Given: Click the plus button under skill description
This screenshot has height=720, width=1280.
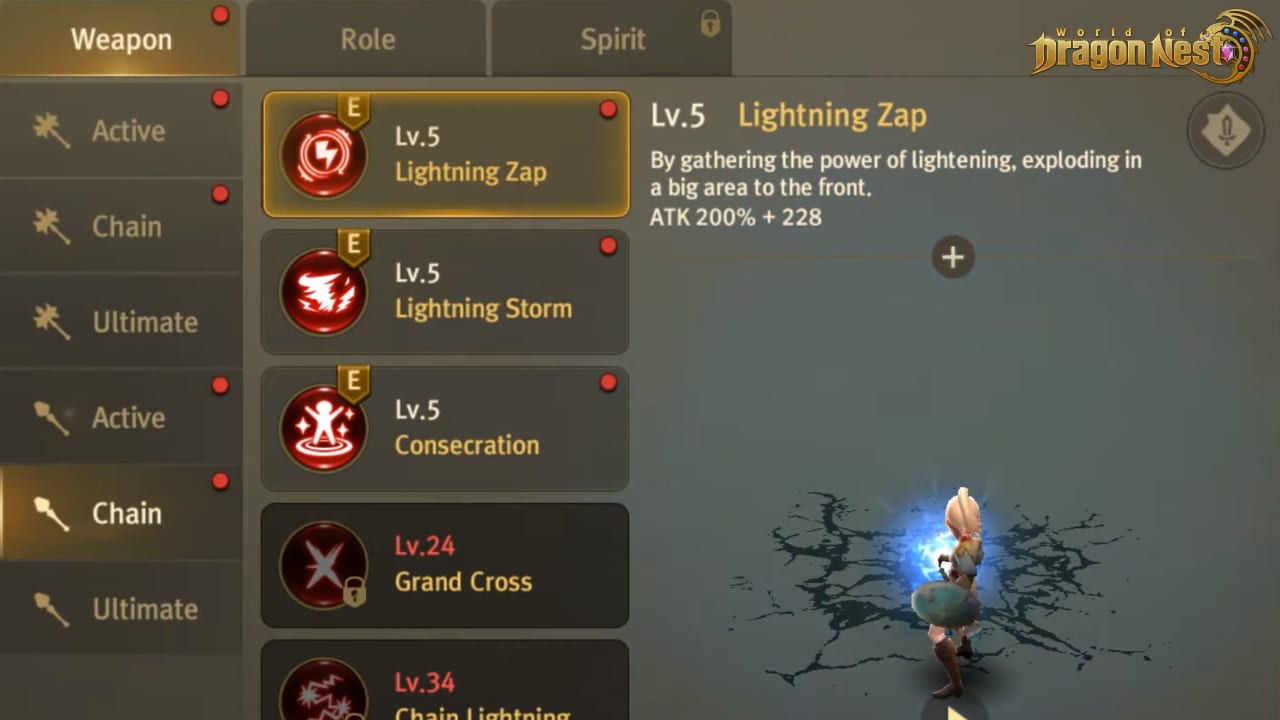Looking at the screenshot, I should (952, 258).
